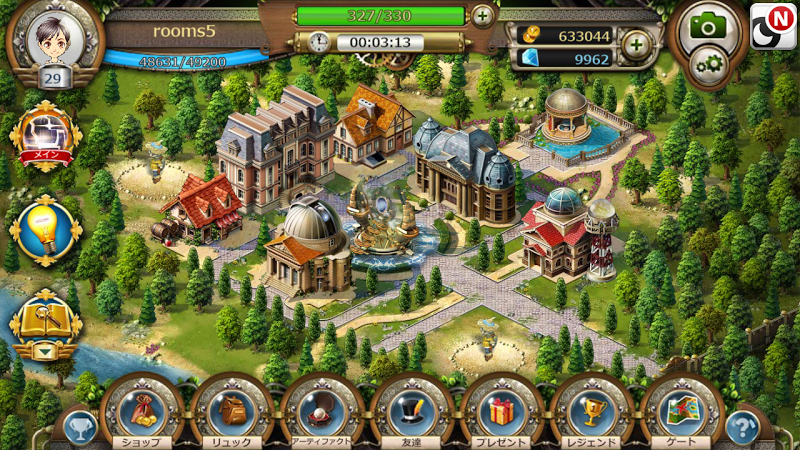This screenshot has height=450, width=800.
Task: Open the red N overlay icon
Action: tap(773, 25)
